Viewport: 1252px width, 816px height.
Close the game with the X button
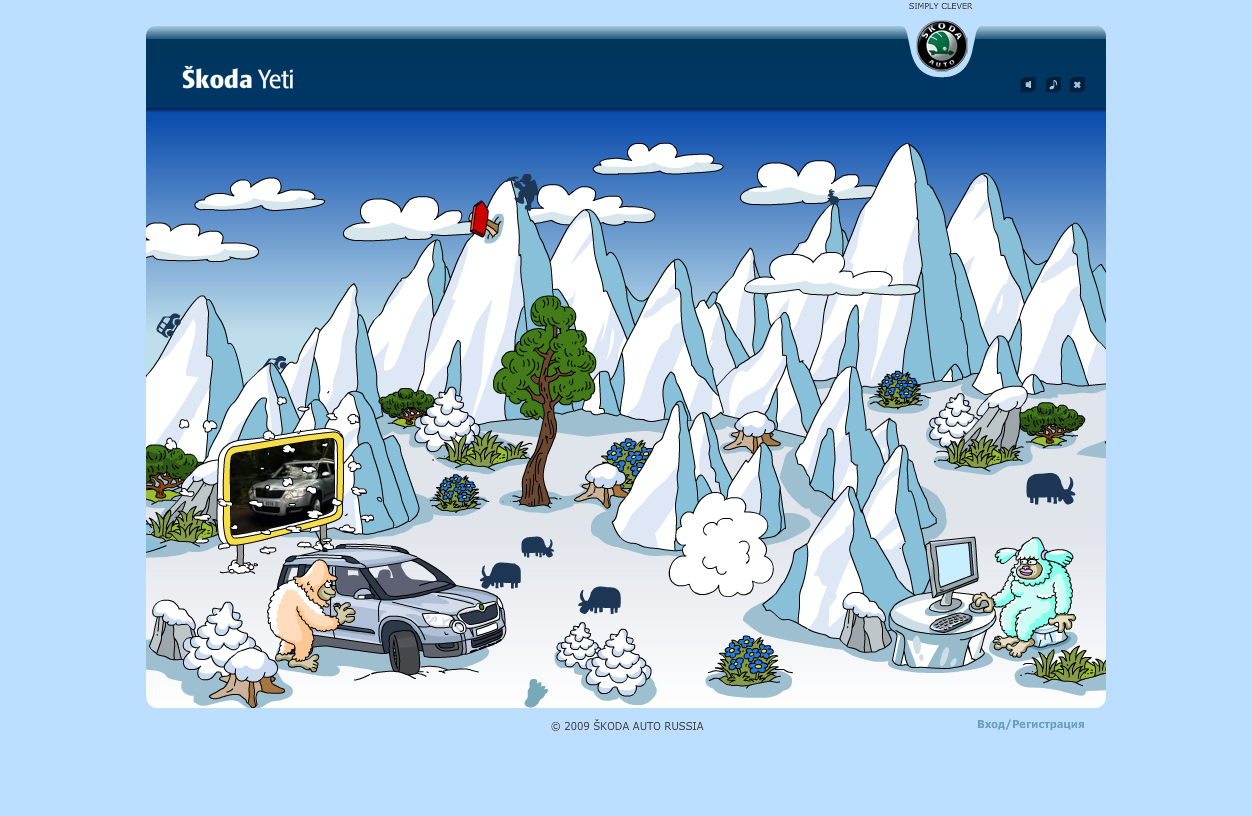point(1077,85)
